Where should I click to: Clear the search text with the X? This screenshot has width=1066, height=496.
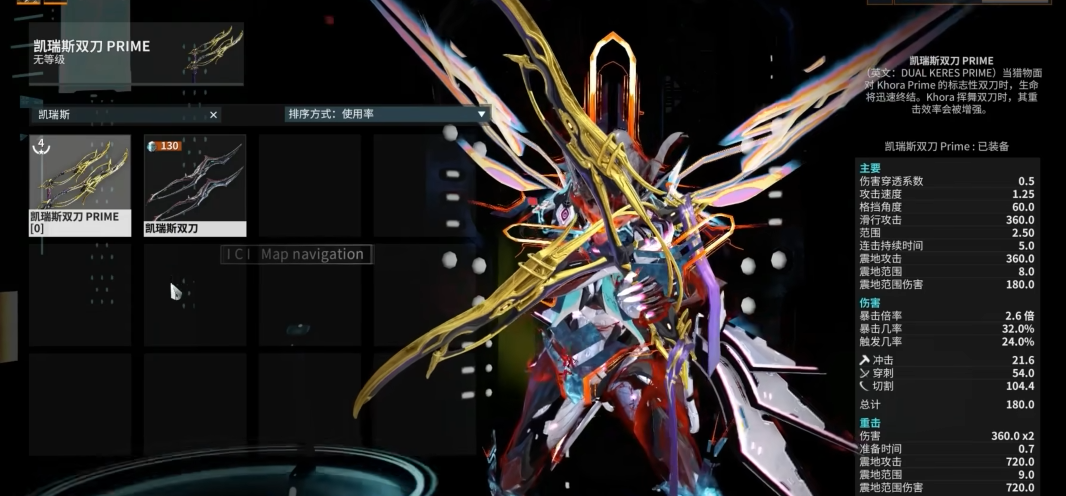click(213, 115)
